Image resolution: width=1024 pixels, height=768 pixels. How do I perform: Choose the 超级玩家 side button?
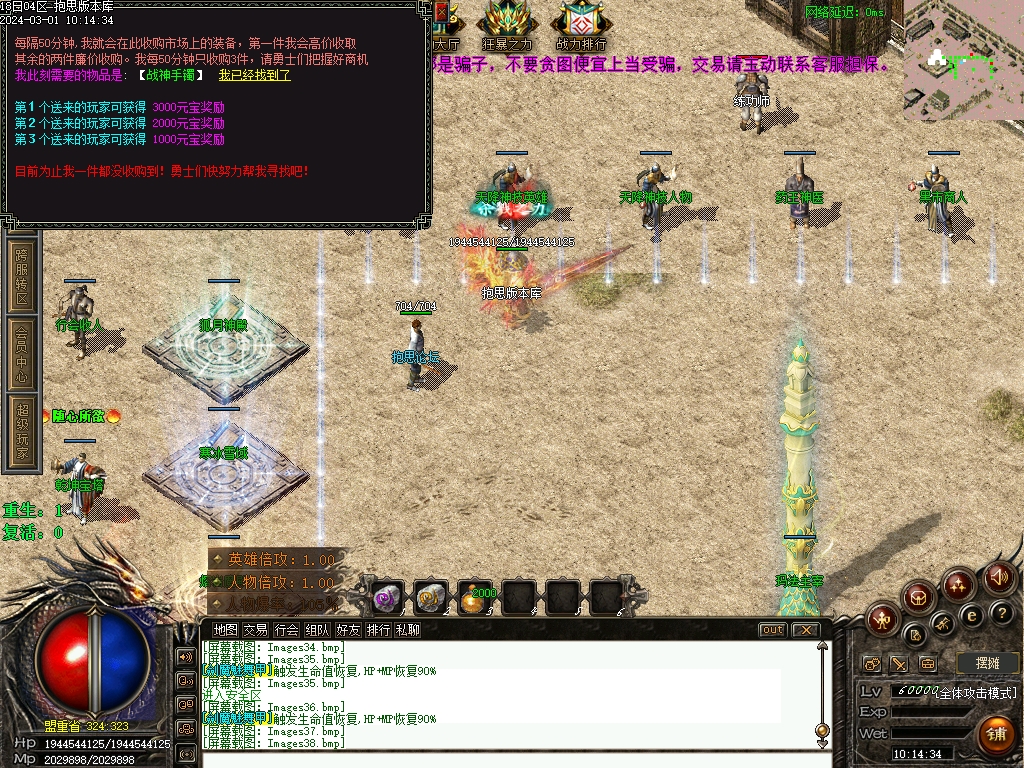[22, 432]
